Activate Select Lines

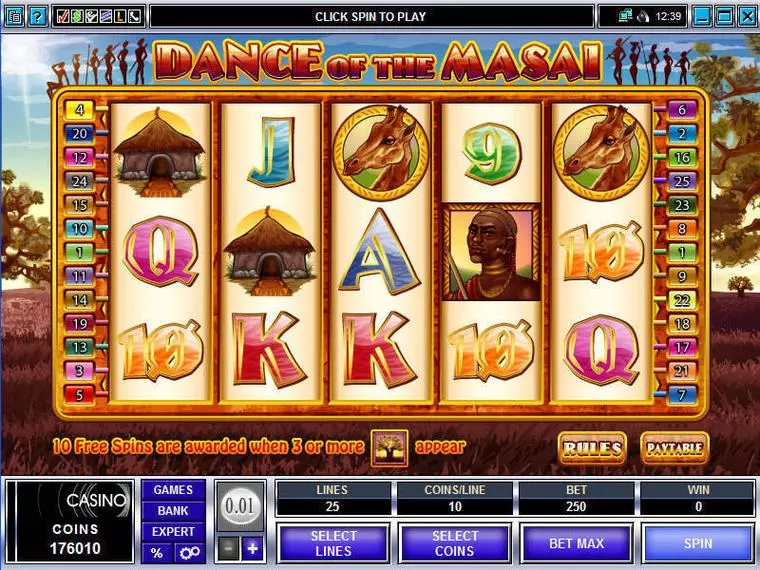click(332, 543)
